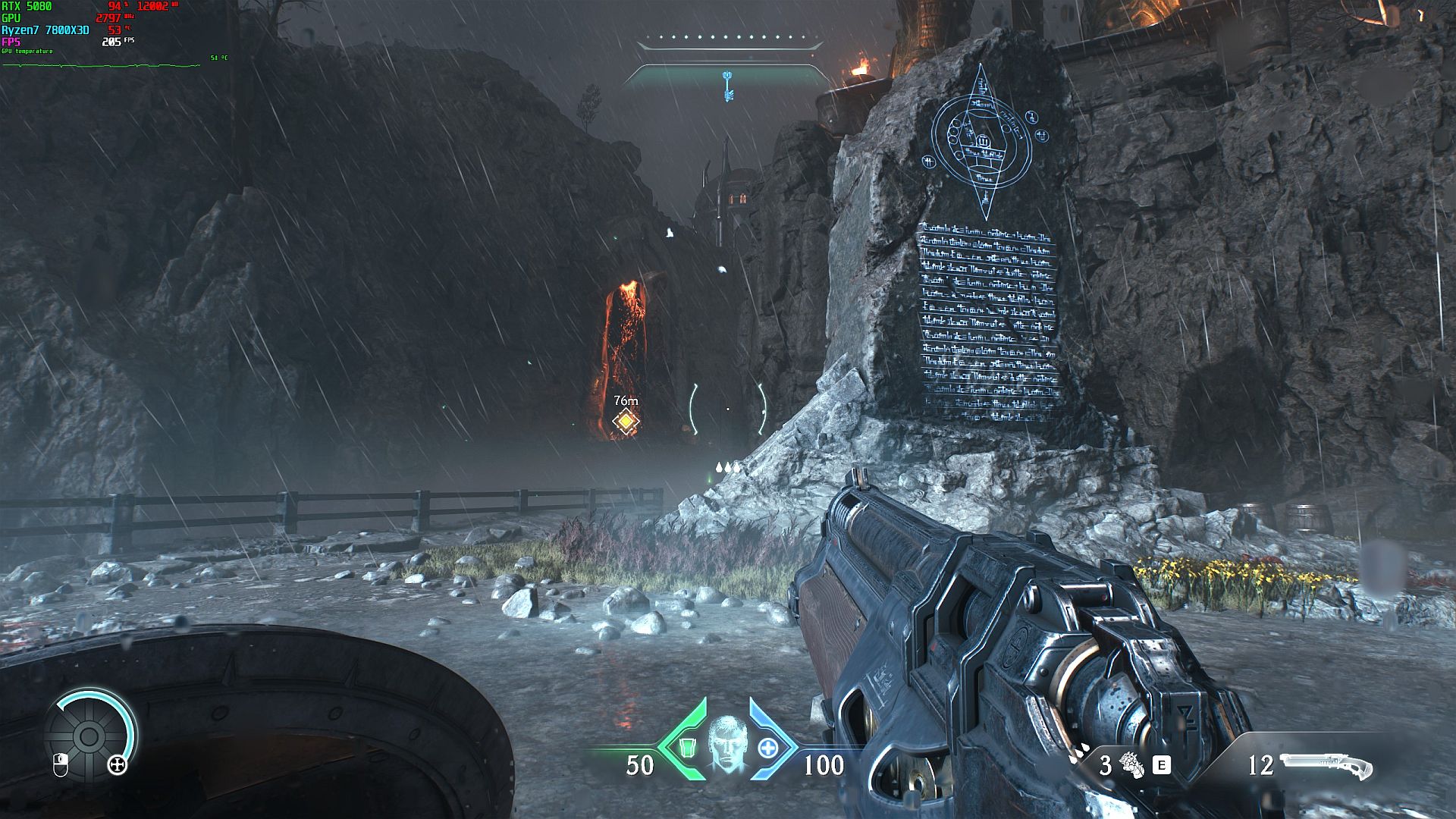Click the Slayer face portrait

coord(726,746)
